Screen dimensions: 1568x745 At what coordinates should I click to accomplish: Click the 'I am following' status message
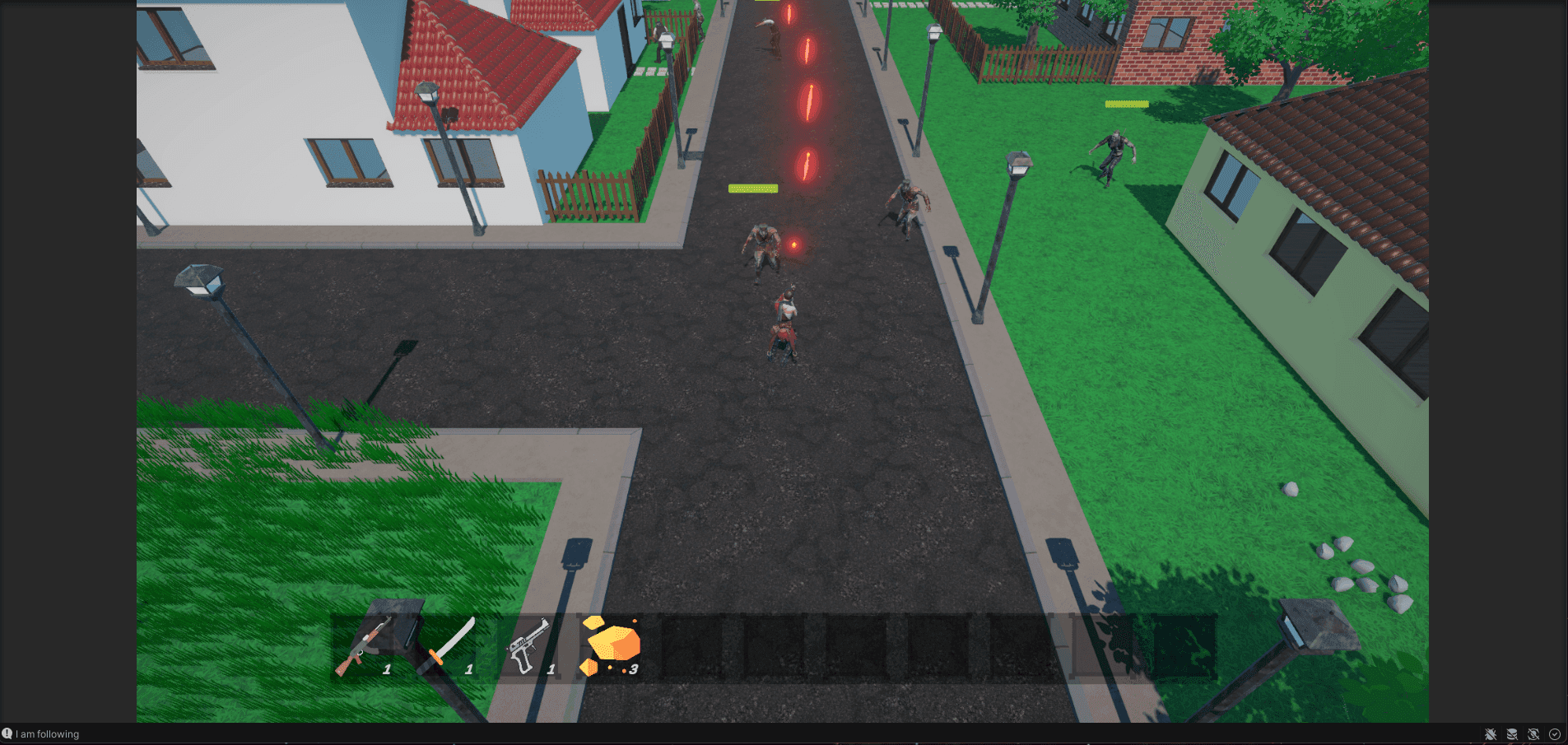(x=47, y=734)
